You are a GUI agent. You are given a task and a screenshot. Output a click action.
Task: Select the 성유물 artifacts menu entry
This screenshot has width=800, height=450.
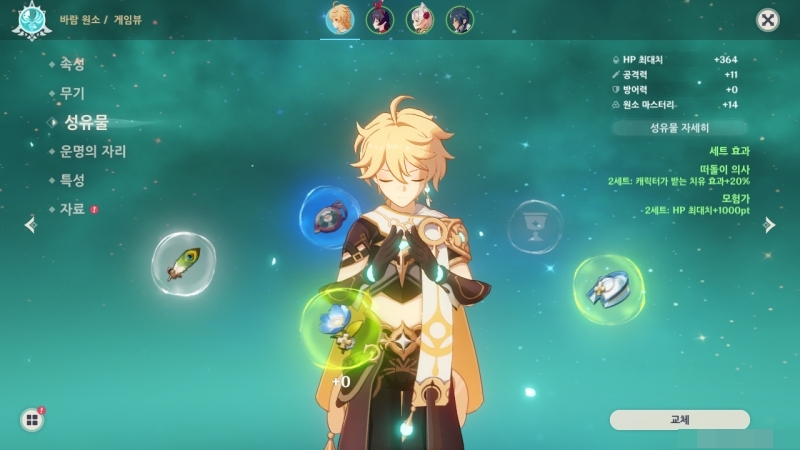pos(85,122)
